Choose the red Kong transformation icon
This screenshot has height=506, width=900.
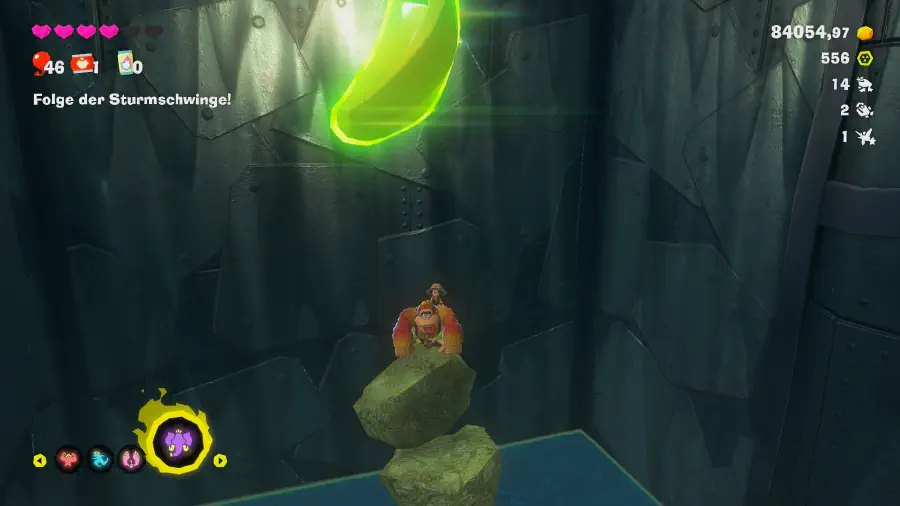click(x=68, y=460)
